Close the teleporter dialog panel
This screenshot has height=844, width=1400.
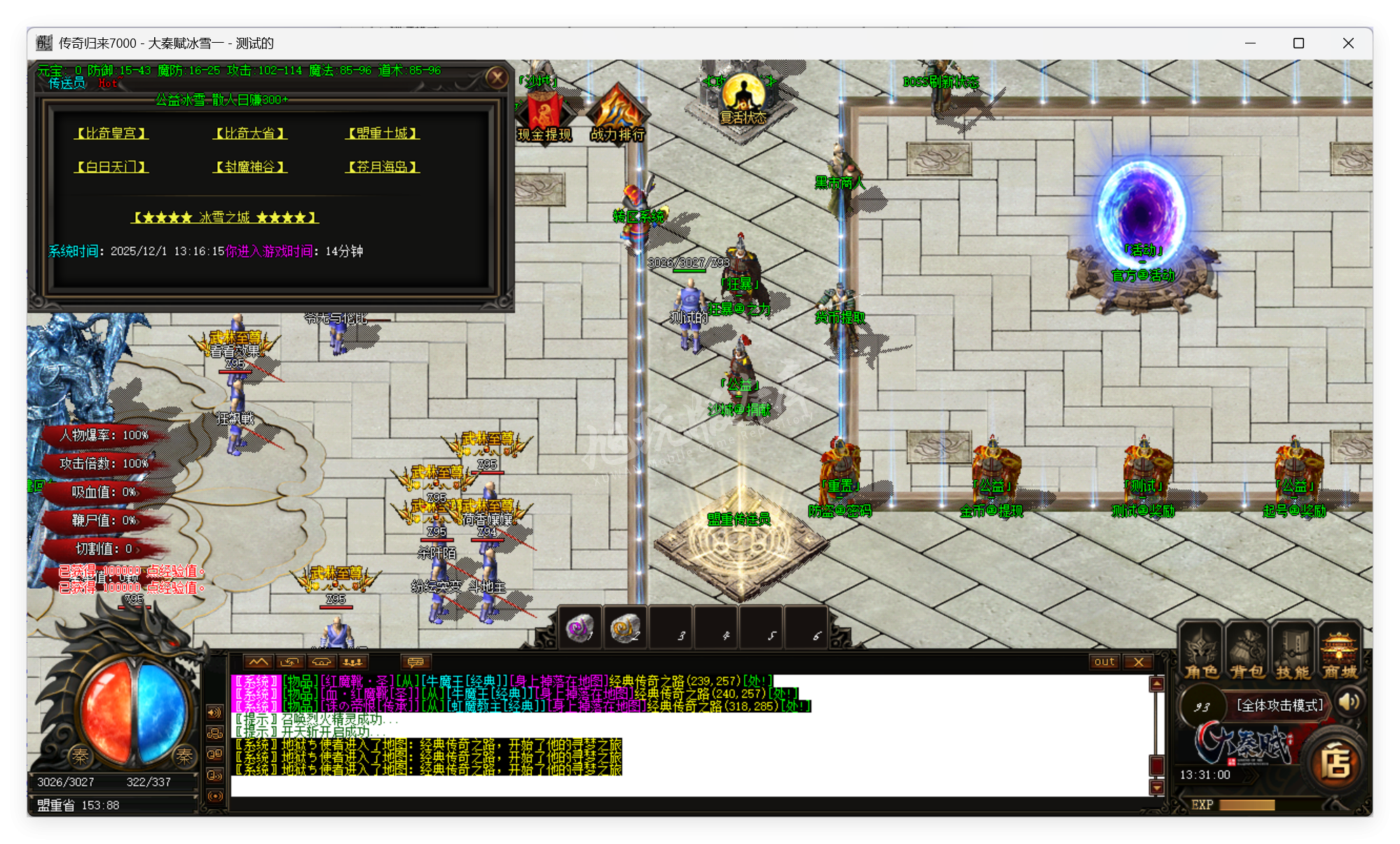pyautogui.click(x=497, y=77)
